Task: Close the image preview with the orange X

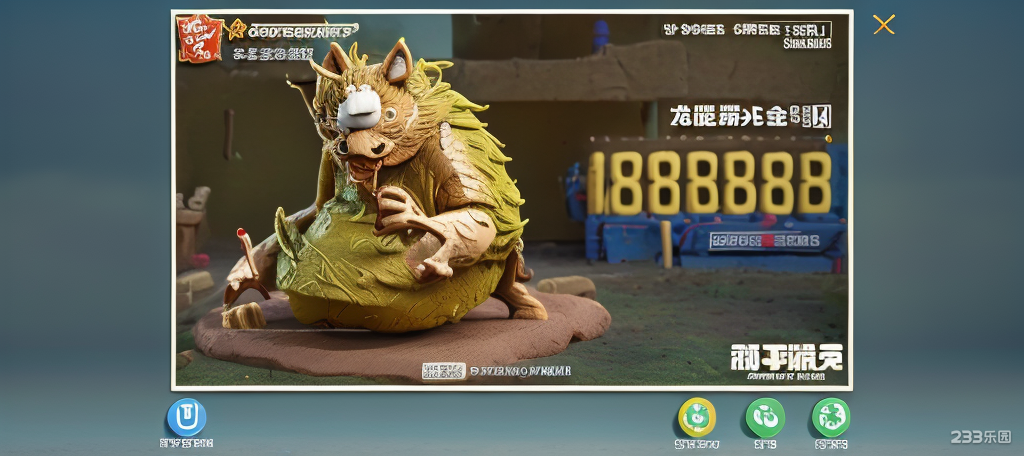Action: [x=883, y=25]
